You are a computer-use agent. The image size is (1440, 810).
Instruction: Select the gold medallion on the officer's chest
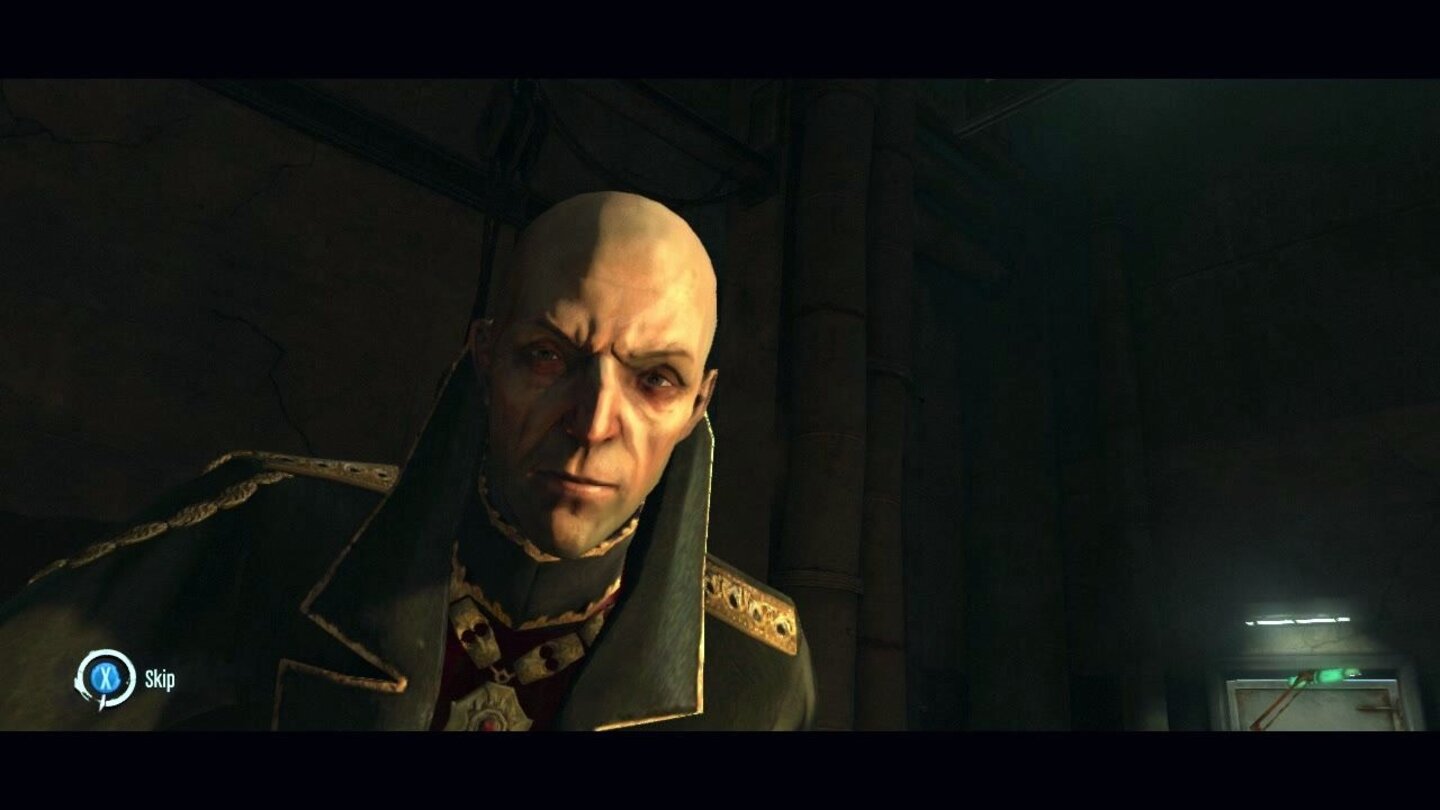tap(492, 715)
